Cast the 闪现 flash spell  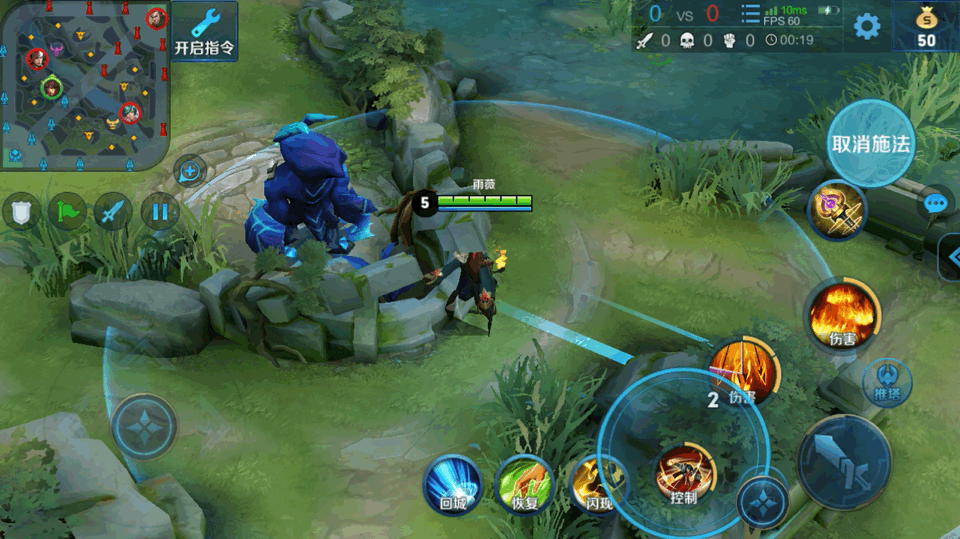(x=596, y=482)
